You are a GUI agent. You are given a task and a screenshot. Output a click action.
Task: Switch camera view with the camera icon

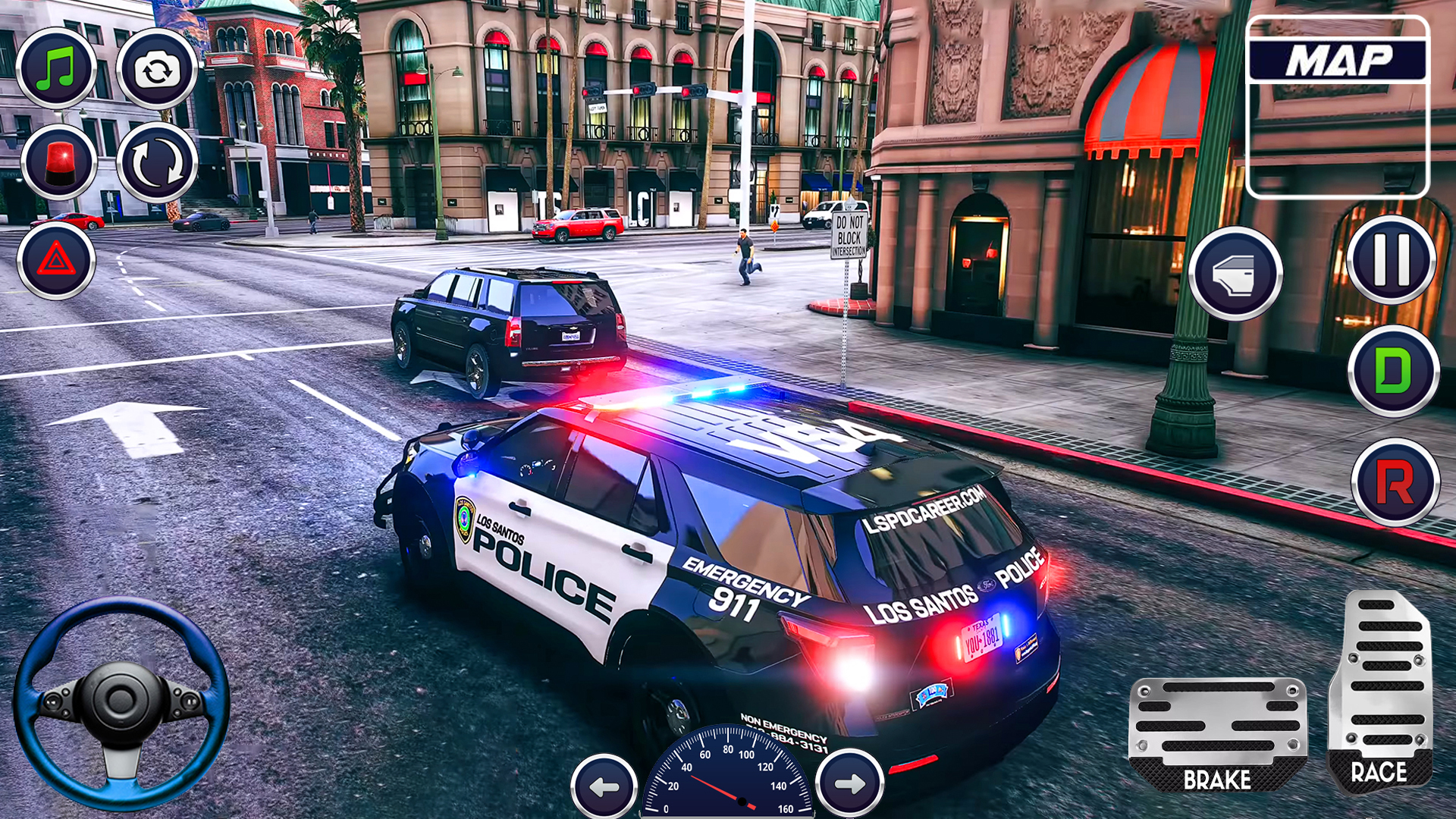157,70
